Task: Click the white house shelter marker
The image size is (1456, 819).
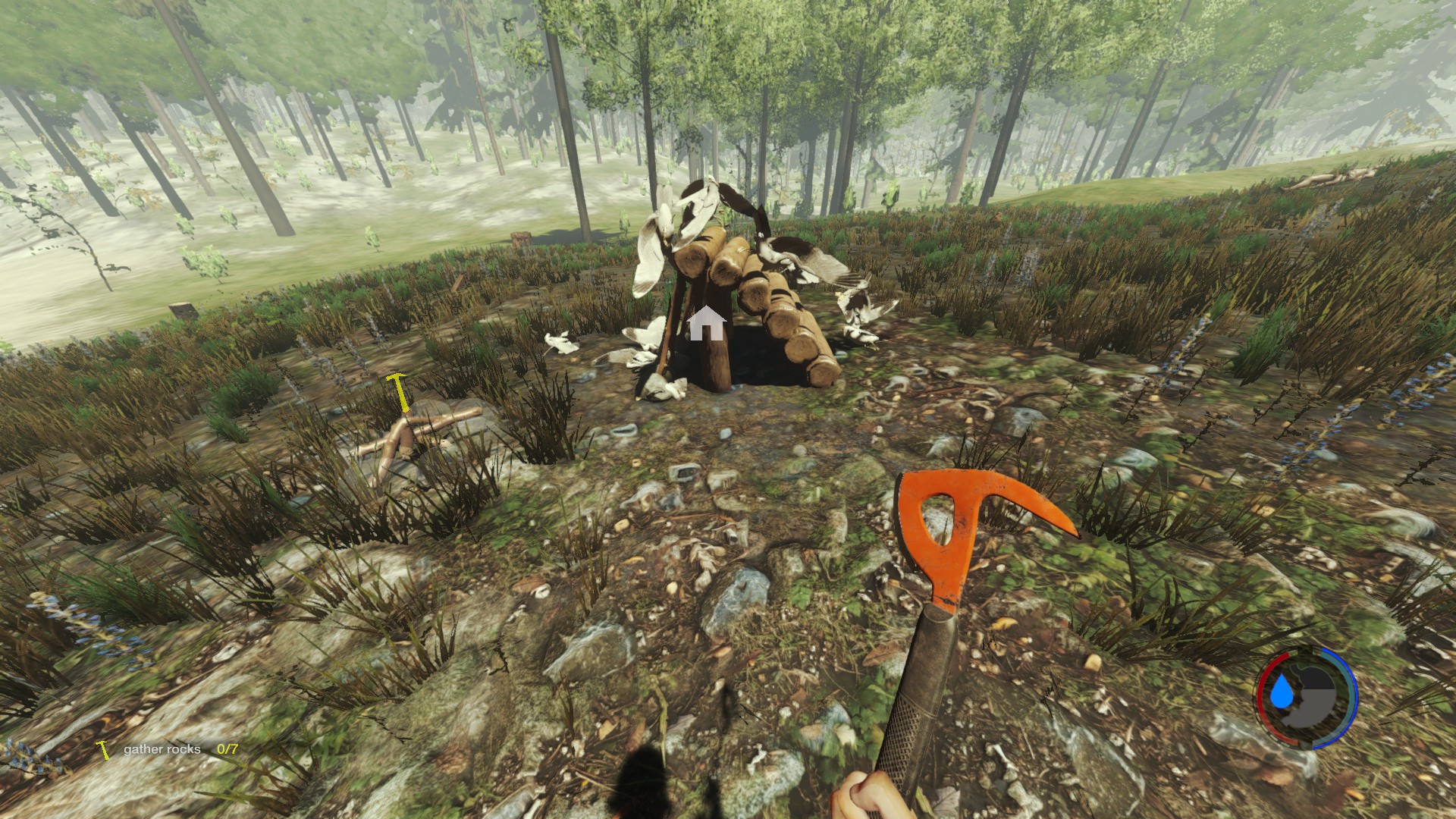Action: 707,323
